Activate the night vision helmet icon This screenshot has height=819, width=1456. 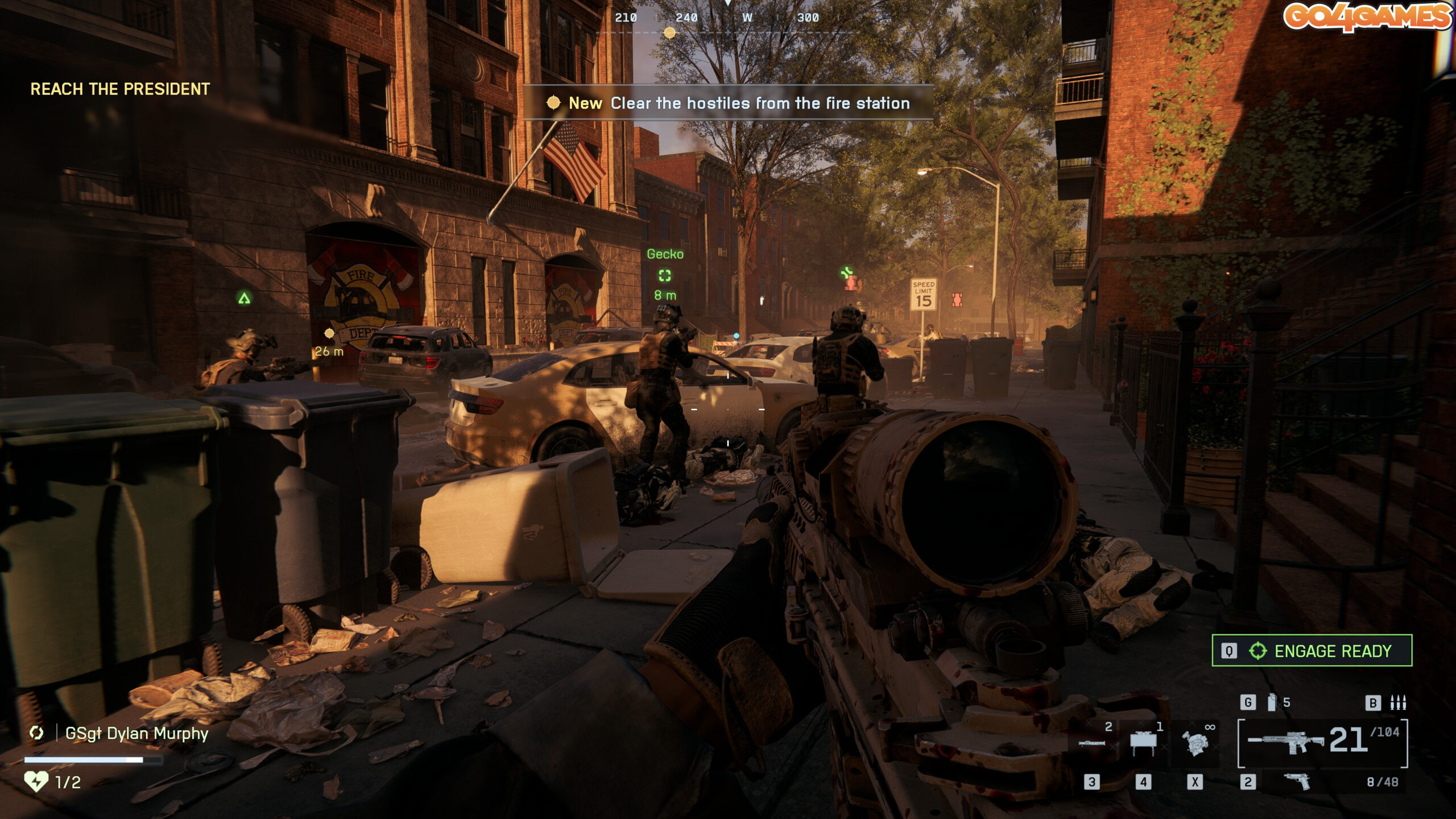pyautogui.click(x=1194, y=743)
